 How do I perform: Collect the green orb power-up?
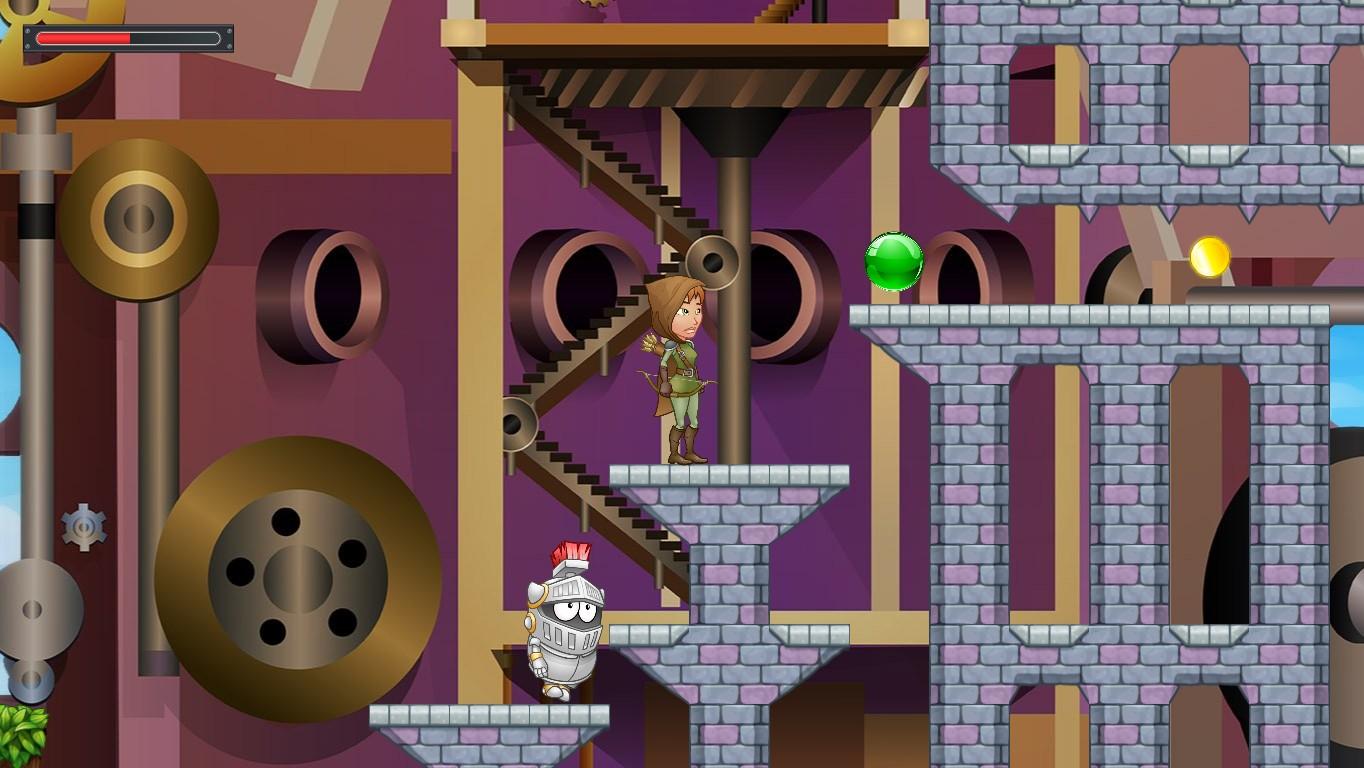click(893, 263)
